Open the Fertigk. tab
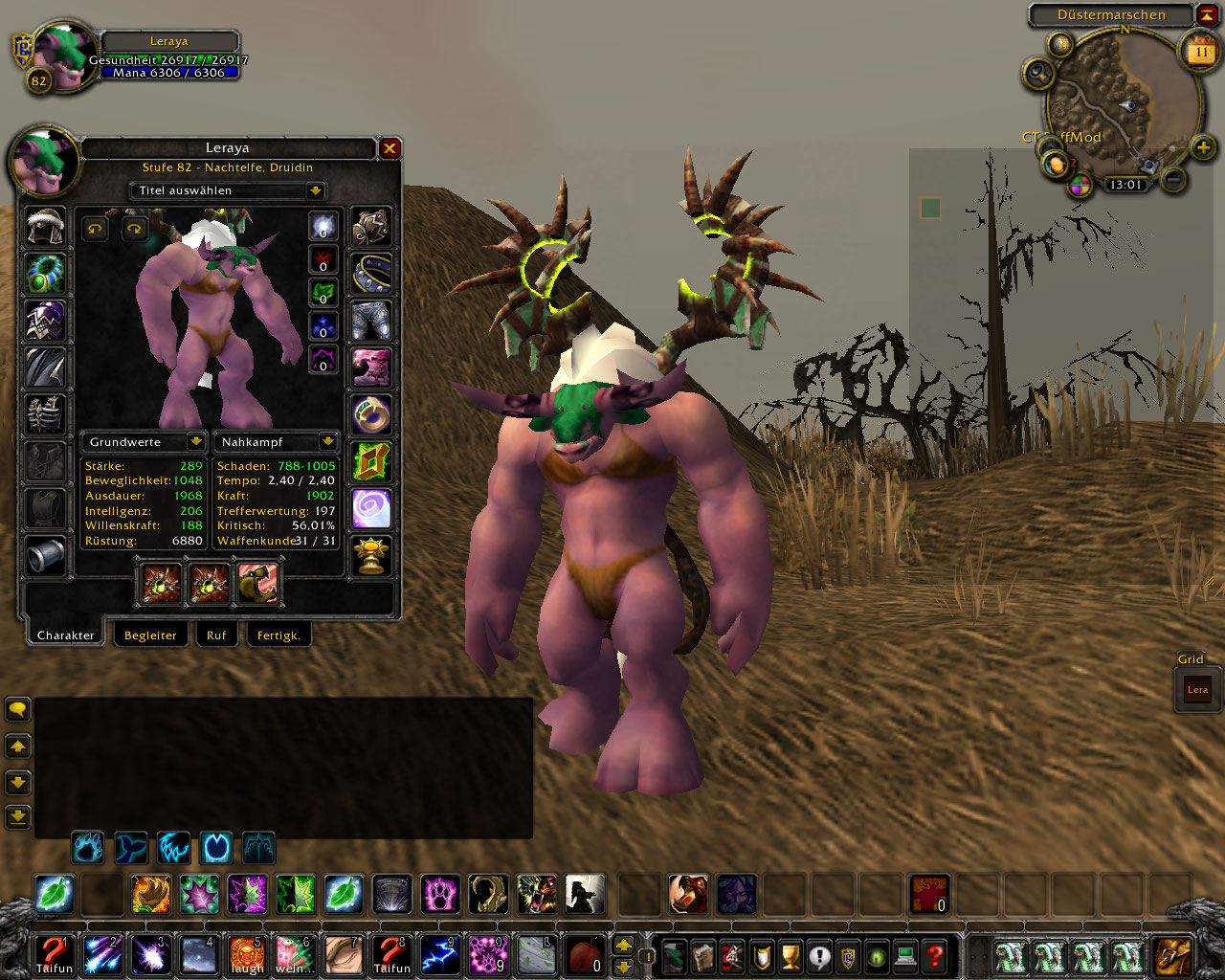 coord(278,635)
